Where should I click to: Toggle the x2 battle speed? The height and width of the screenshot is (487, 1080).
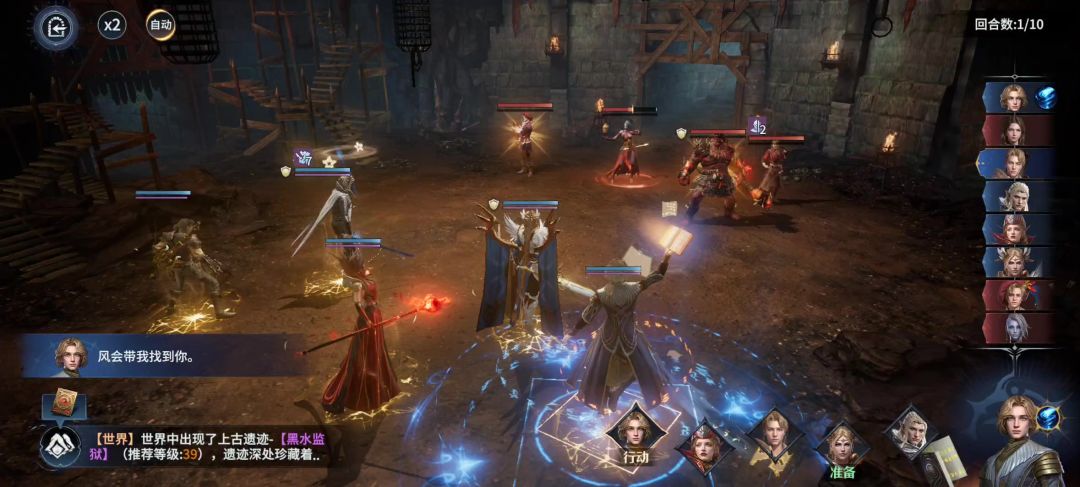coord(112,25)
